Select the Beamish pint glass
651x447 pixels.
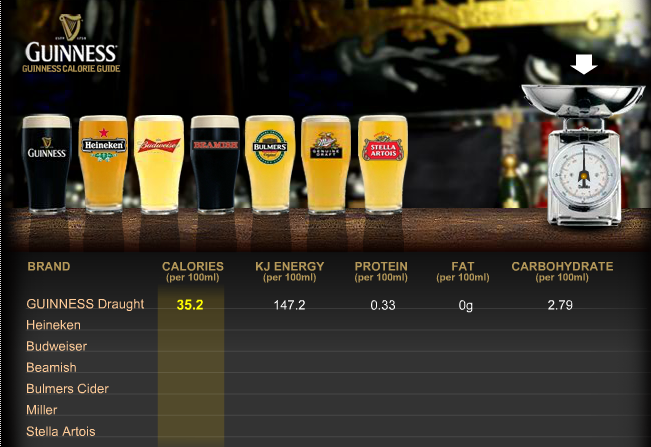click(215, 163)
